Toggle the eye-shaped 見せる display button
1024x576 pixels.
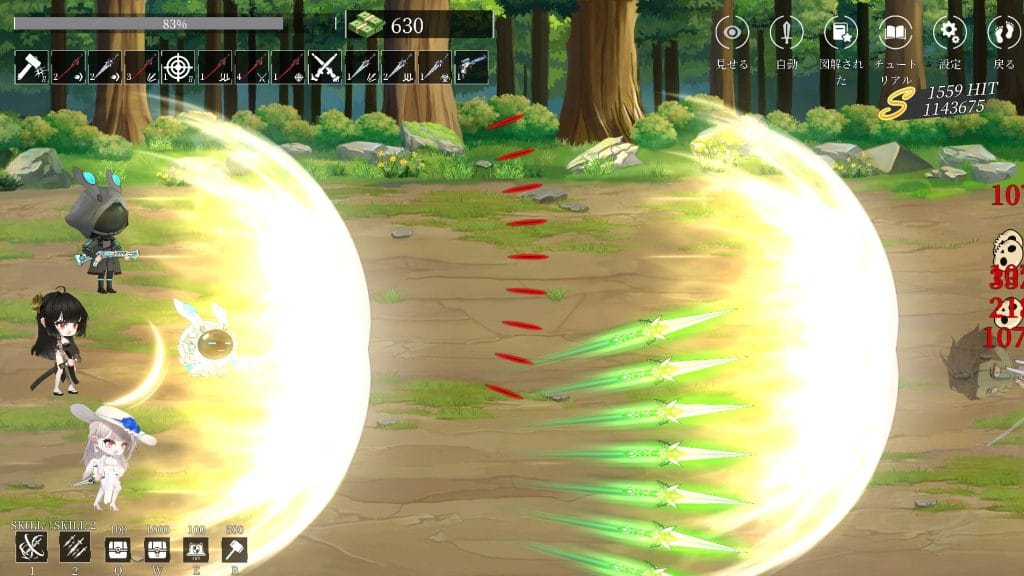pos(732,33)
